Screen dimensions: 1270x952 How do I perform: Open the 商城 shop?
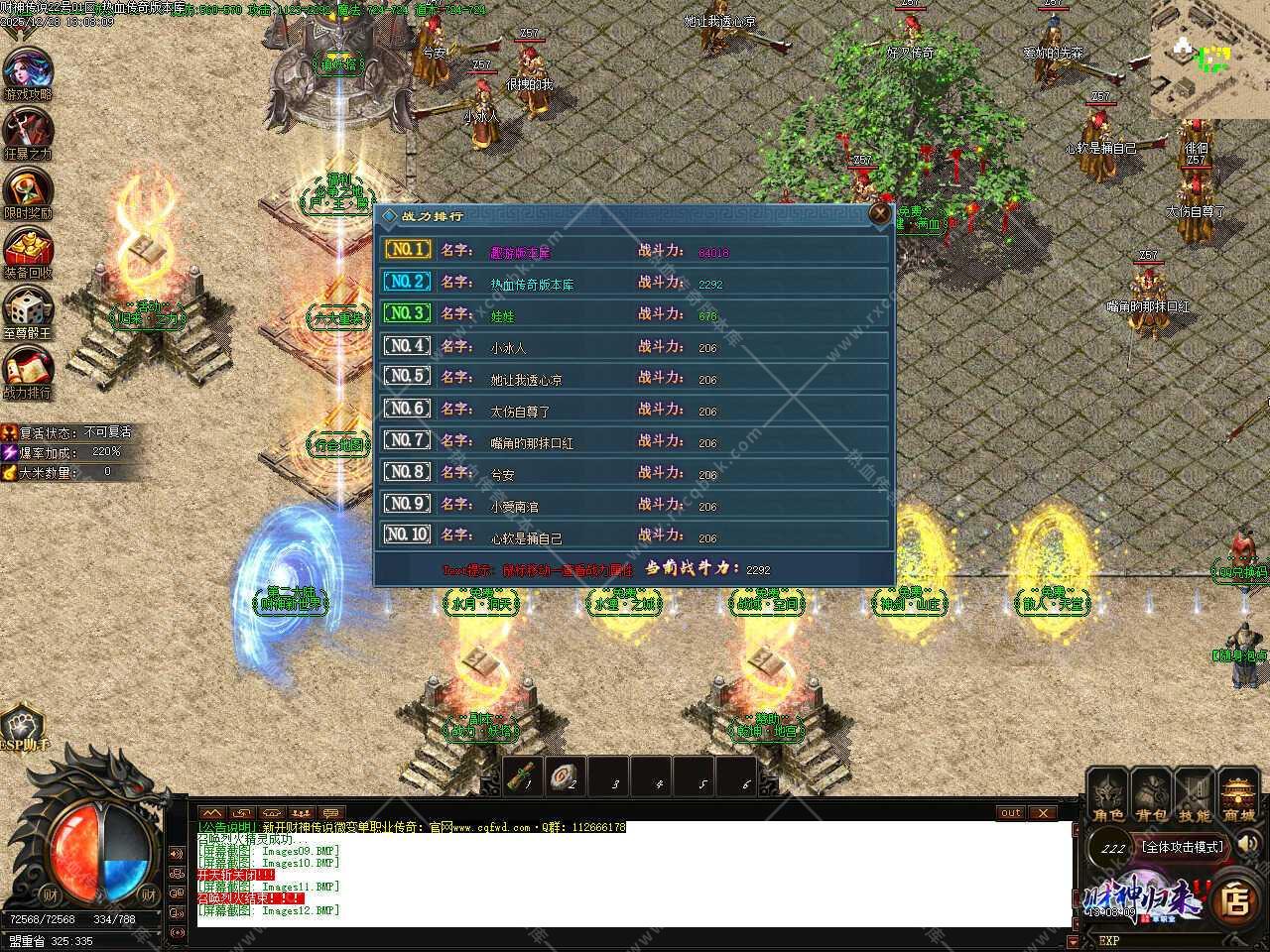(1238, 796)
